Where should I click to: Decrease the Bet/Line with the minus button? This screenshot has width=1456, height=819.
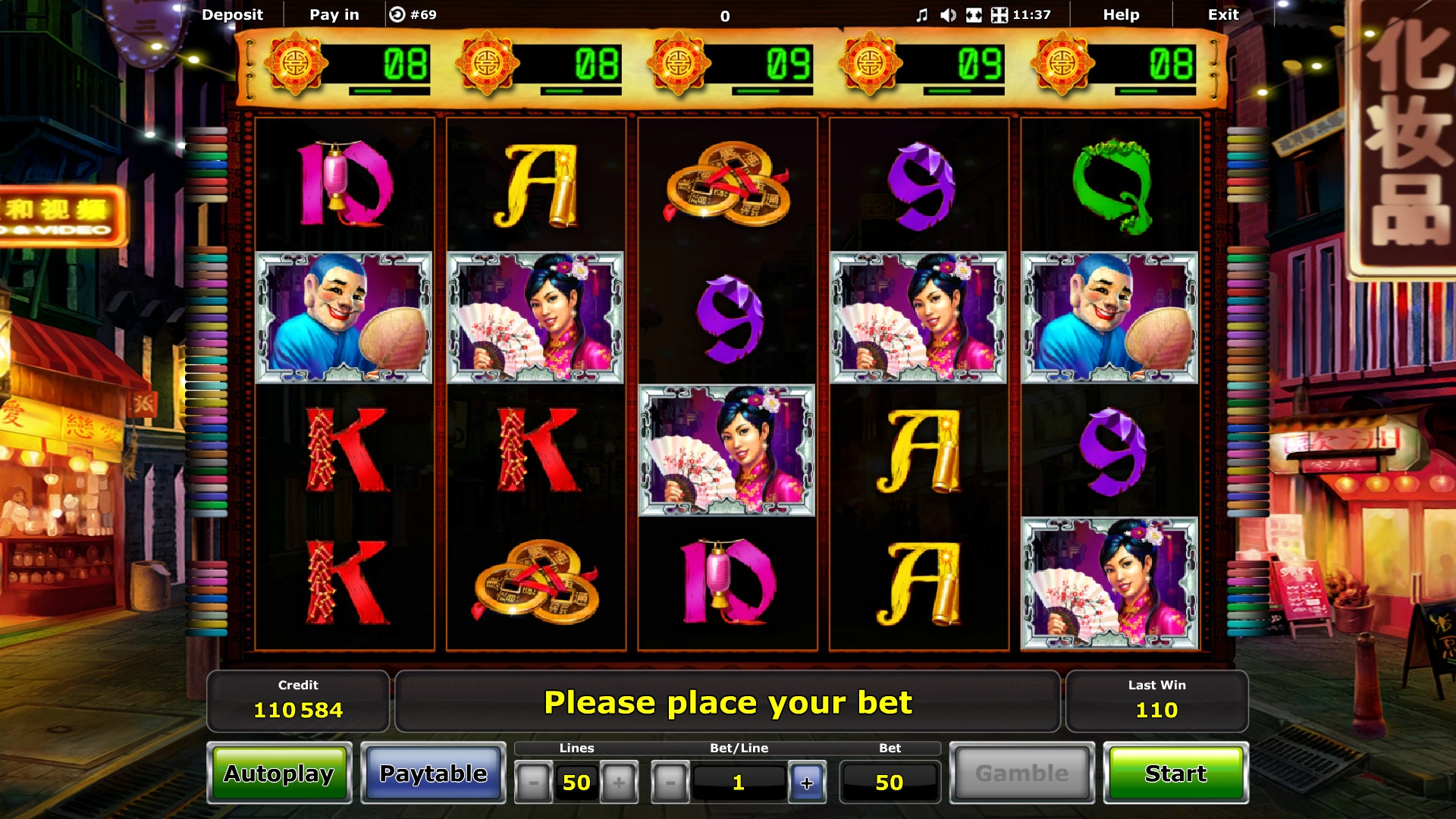(670, 783)
